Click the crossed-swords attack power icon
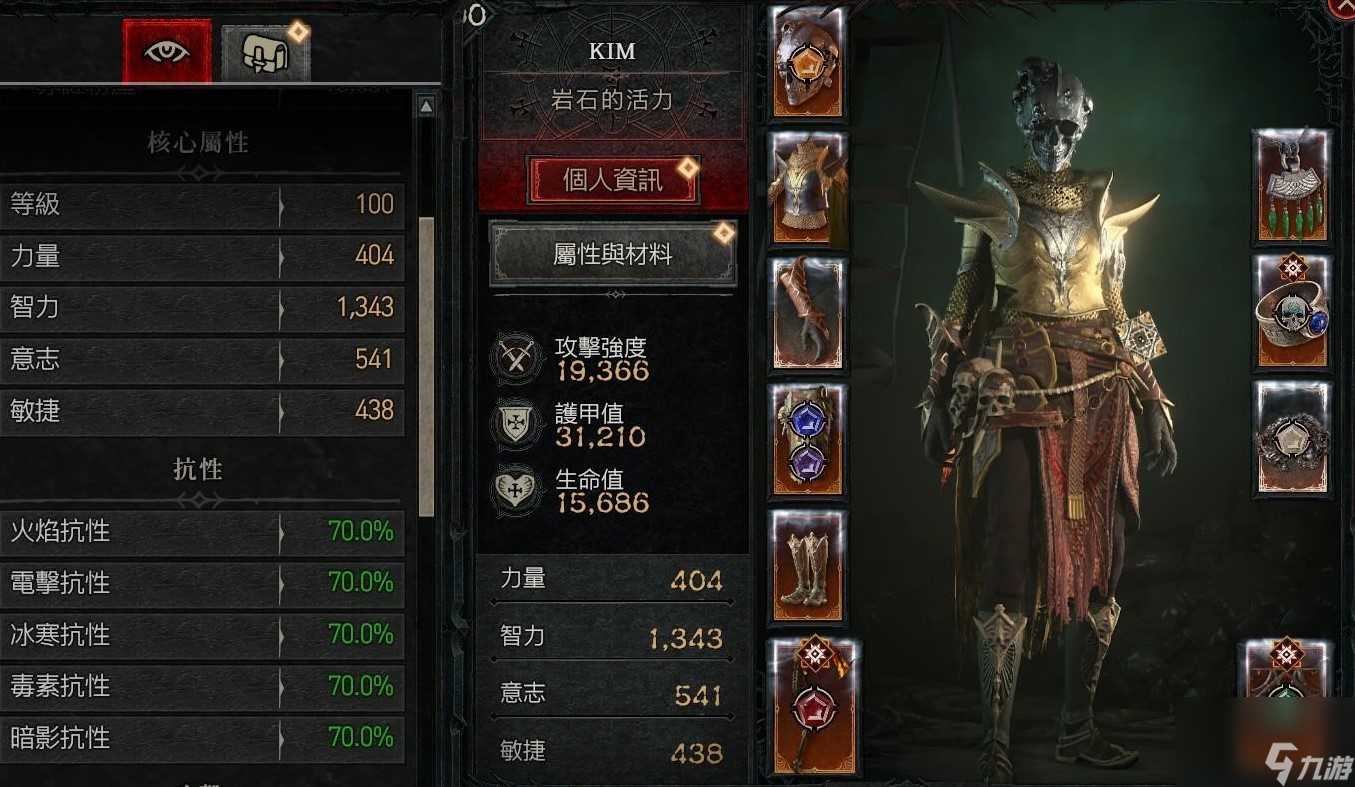Viewport: 1355px width, 787px height. 516,355
